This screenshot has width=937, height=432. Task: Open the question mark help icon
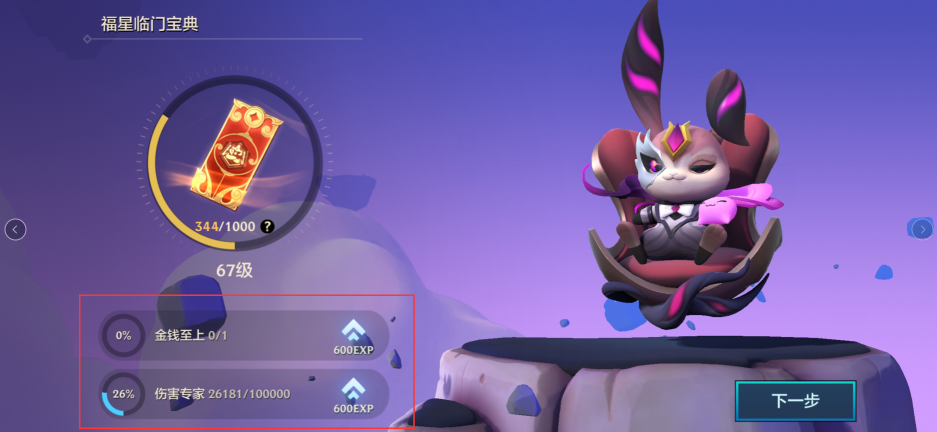(x=267, y=227)
